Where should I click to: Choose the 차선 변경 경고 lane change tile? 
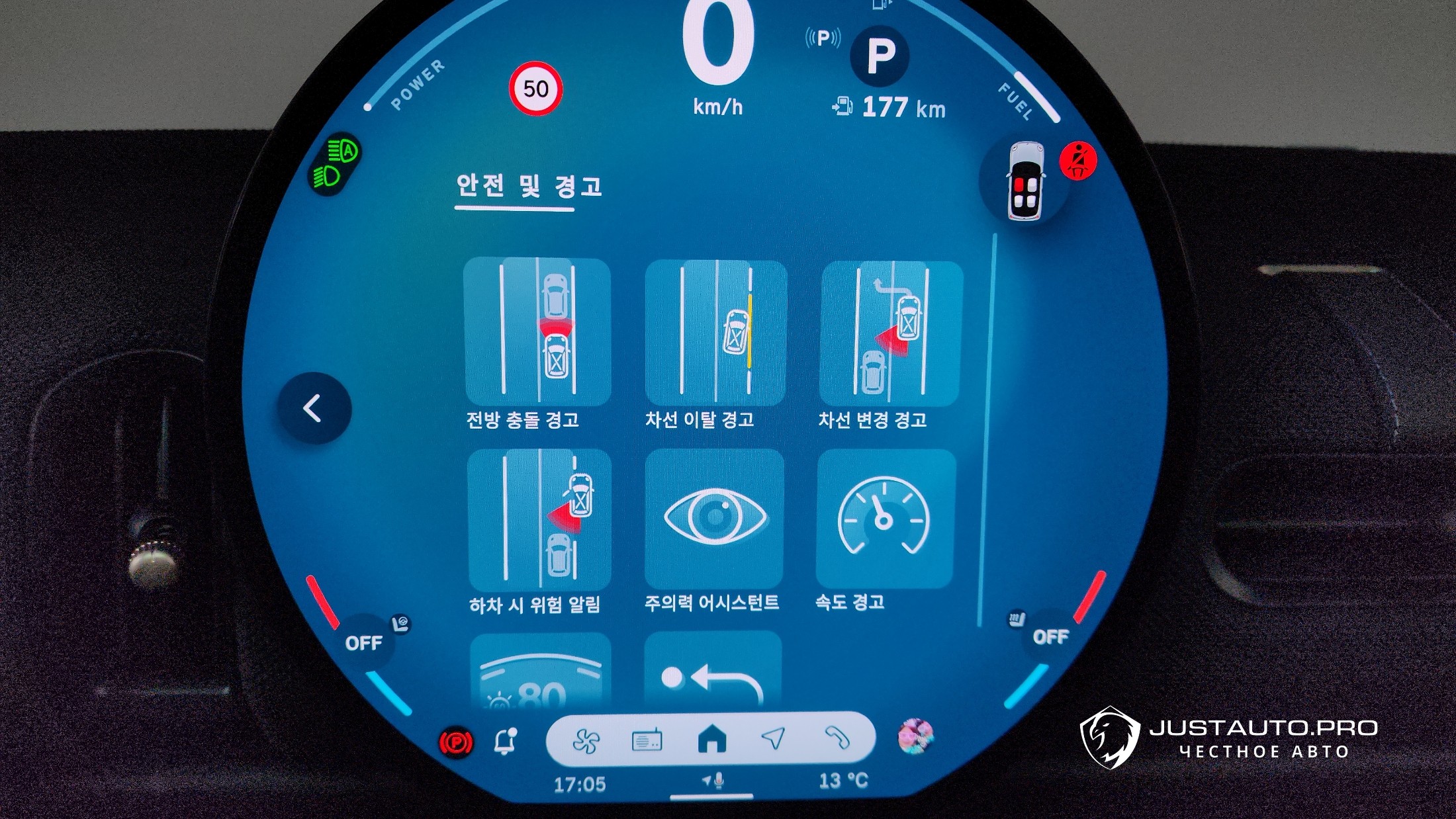pos(891,333)
